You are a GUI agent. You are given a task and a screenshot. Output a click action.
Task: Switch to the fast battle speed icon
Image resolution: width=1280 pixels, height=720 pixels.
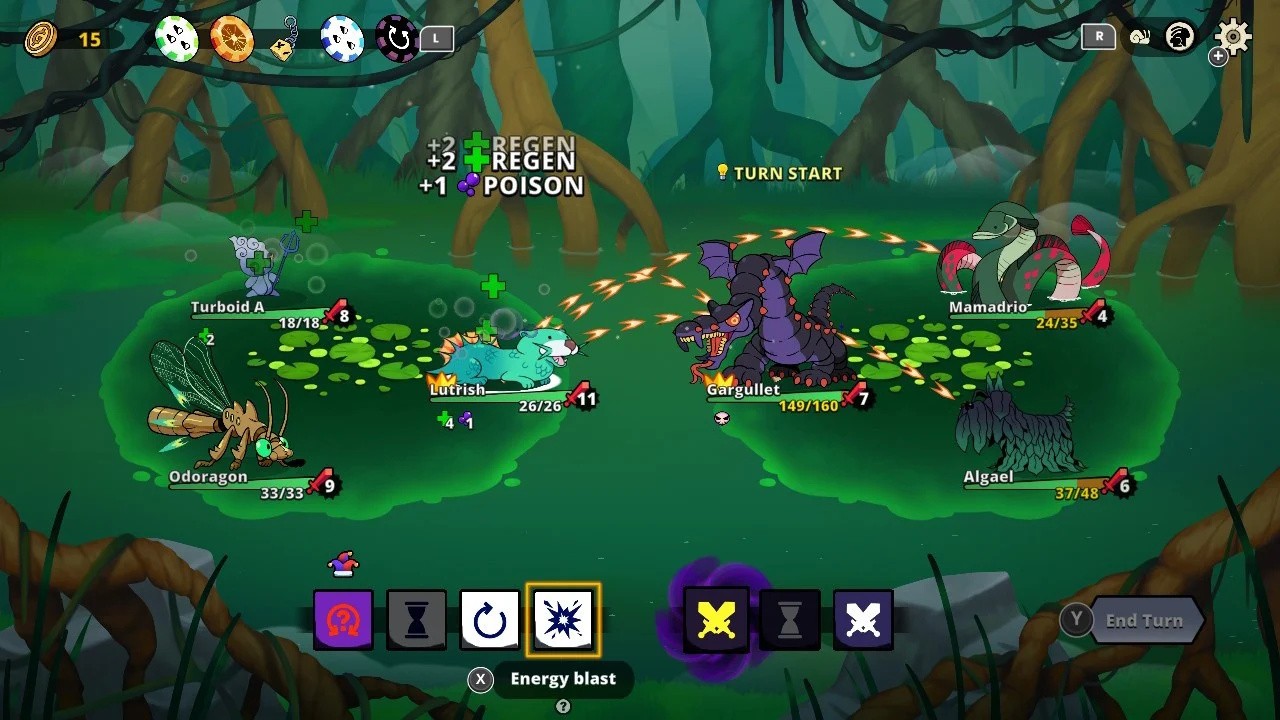1180,38
